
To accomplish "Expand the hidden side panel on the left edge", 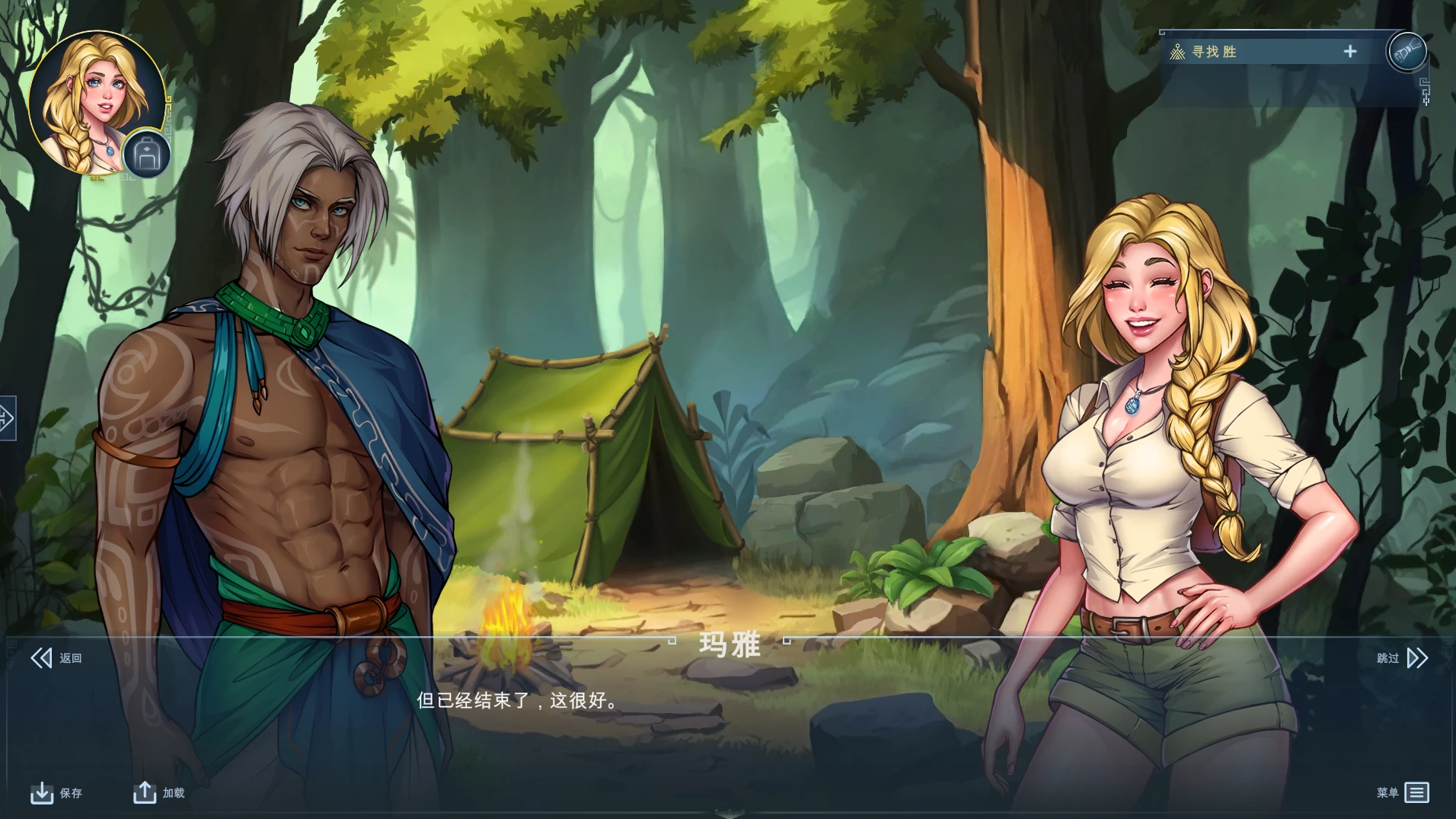I will click(x=6, y=418).
